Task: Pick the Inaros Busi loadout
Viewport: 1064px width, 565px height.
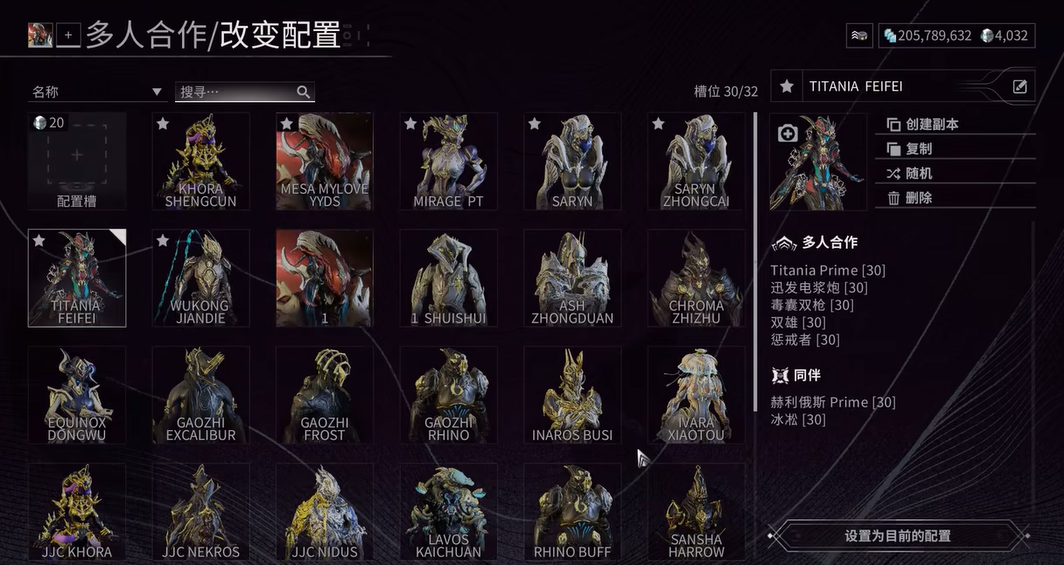Action: click(x=573, y=395)
